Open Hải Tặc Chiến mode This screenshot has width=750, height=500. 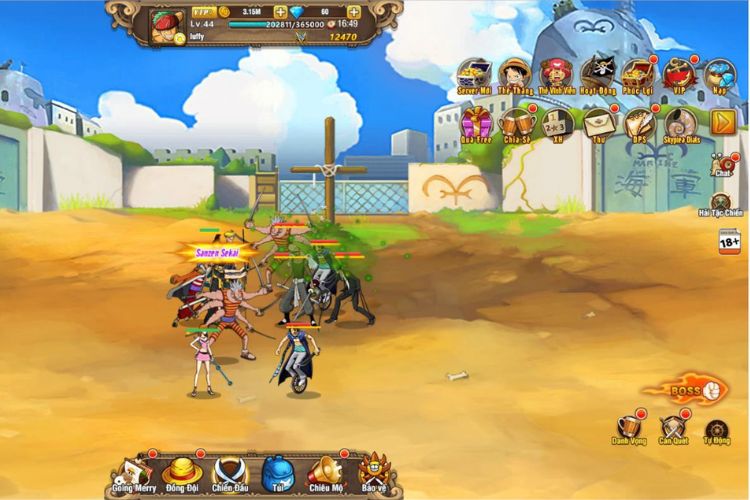720,202
